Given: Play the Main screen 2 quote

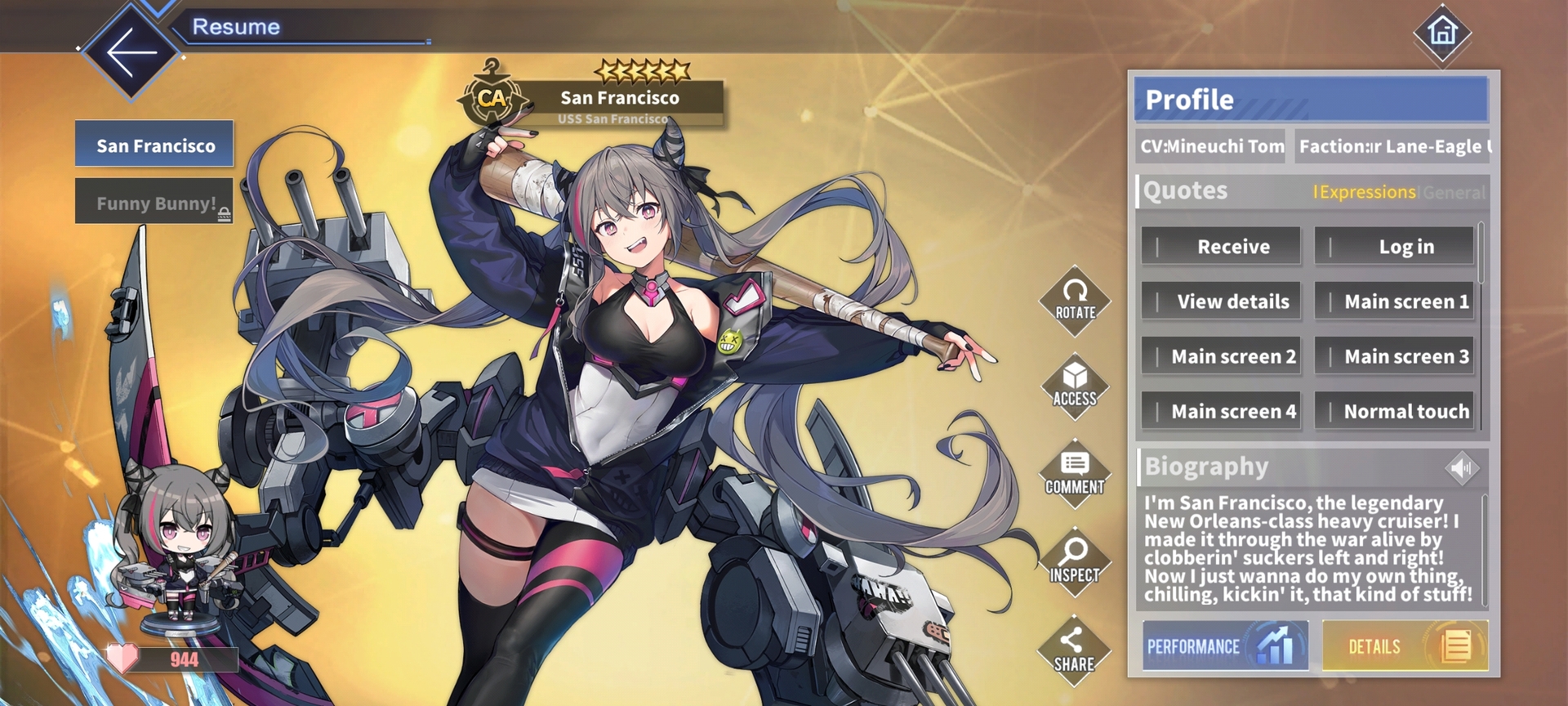Looking at the screenshot, I should [x=1221, y=356].
